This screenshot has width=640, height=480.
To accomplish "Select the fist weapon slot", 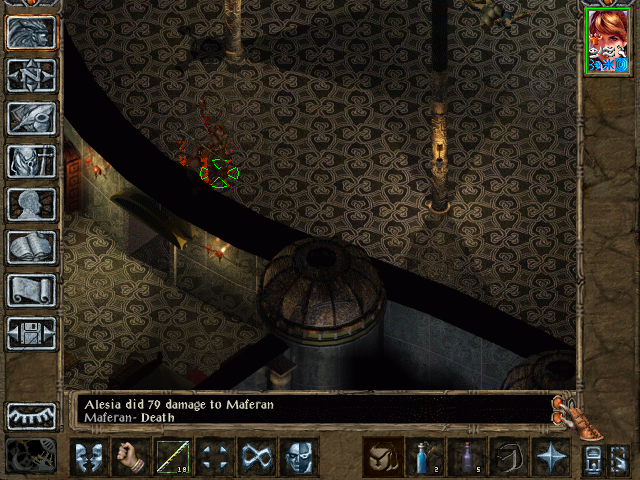I will (x=131, y=457).
